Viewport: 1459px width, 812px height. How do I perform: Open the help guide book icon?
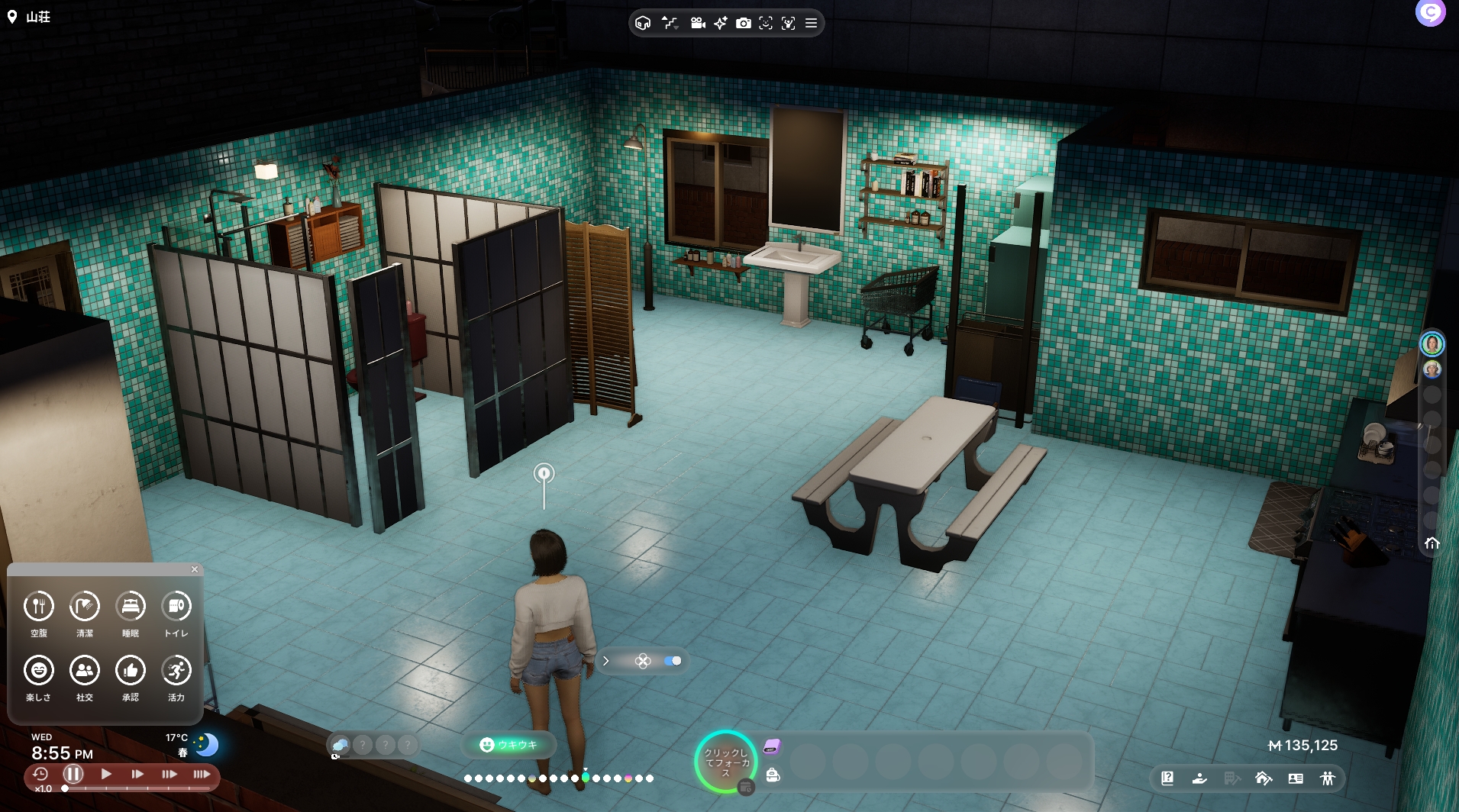point(1167,778)
